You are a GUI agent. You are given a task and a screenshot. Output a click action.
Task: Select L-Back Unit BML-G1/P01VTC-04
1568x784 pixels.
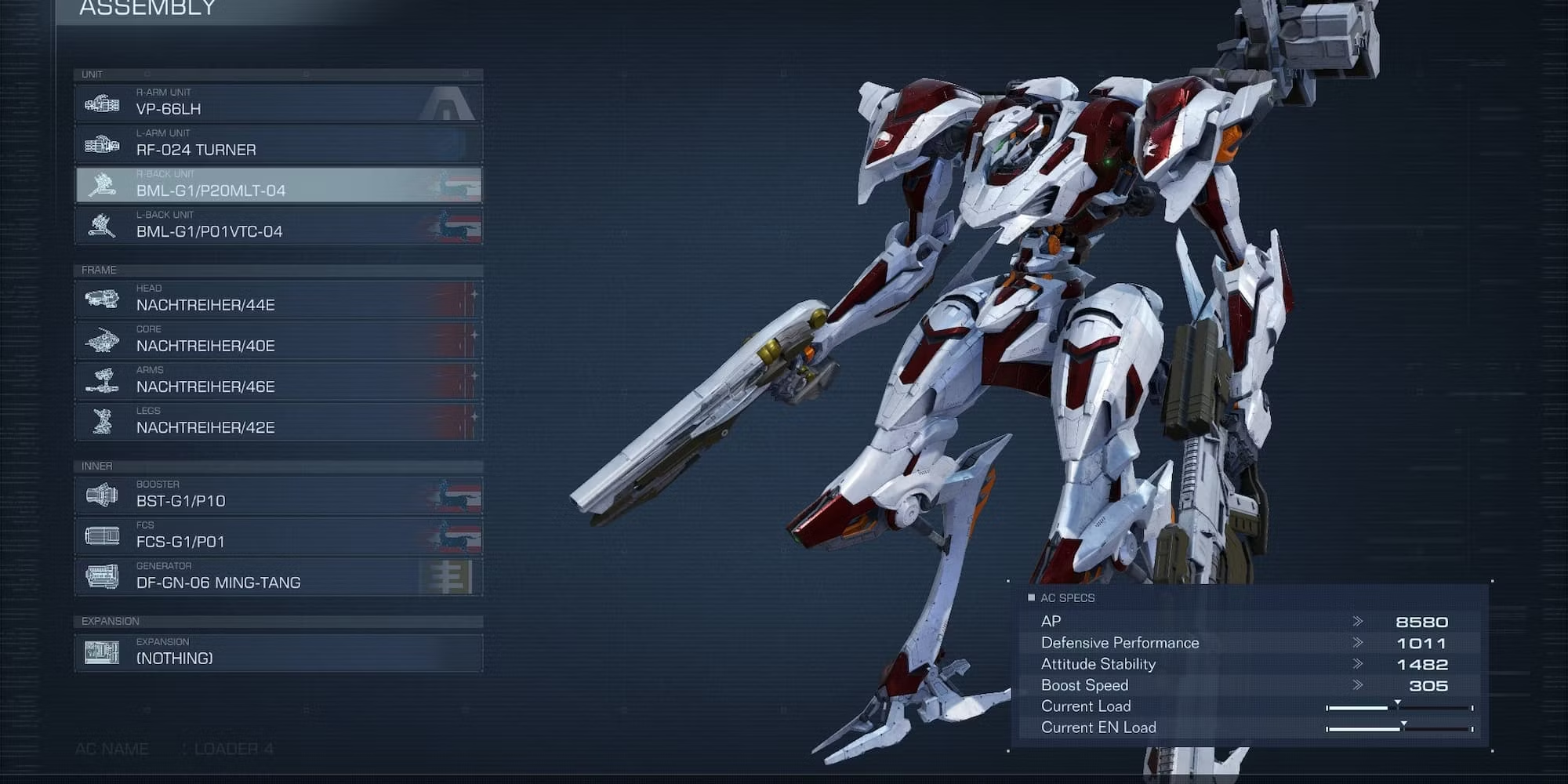coord(278,226)
